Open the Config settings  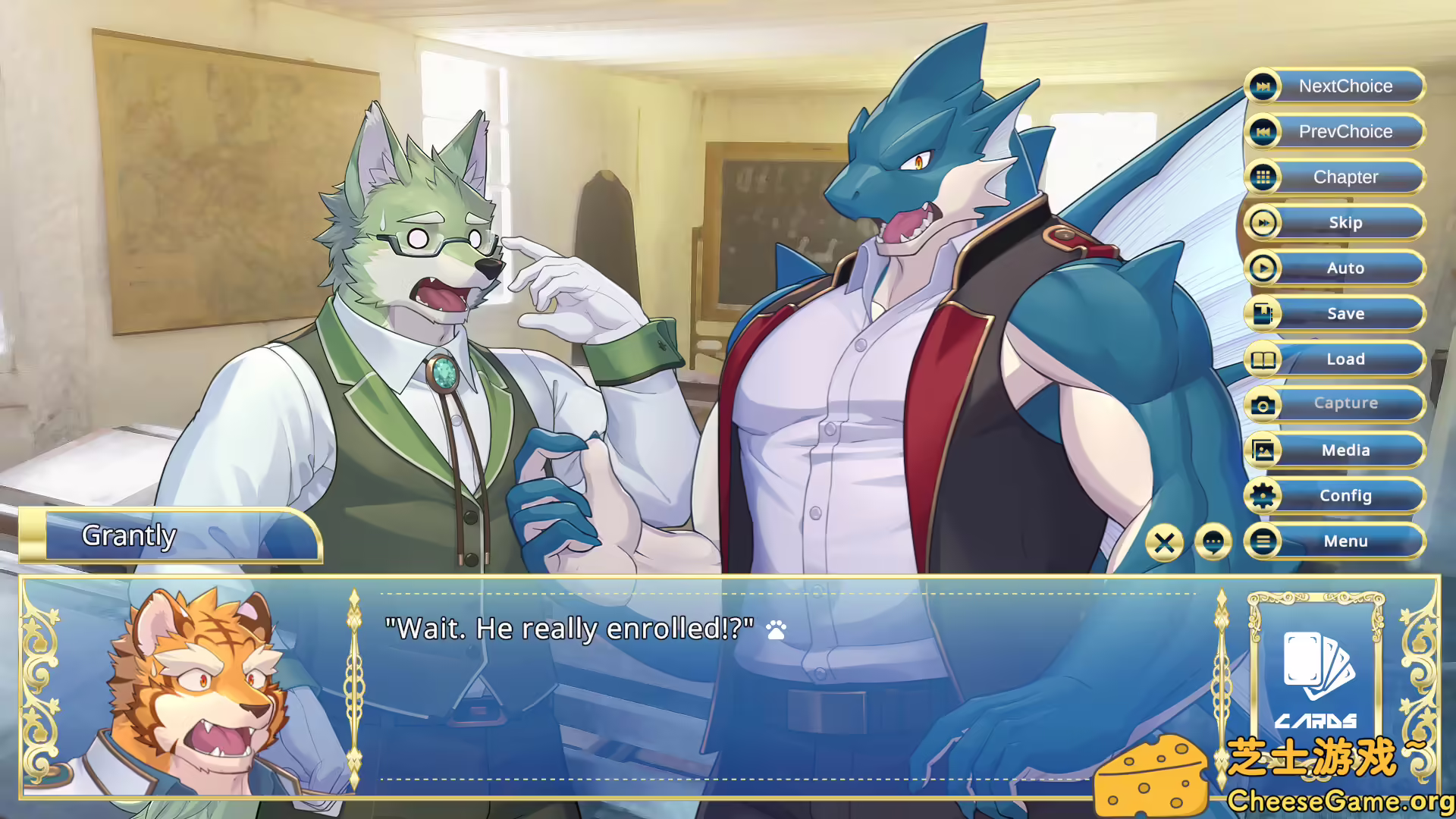click(1335, 496)
